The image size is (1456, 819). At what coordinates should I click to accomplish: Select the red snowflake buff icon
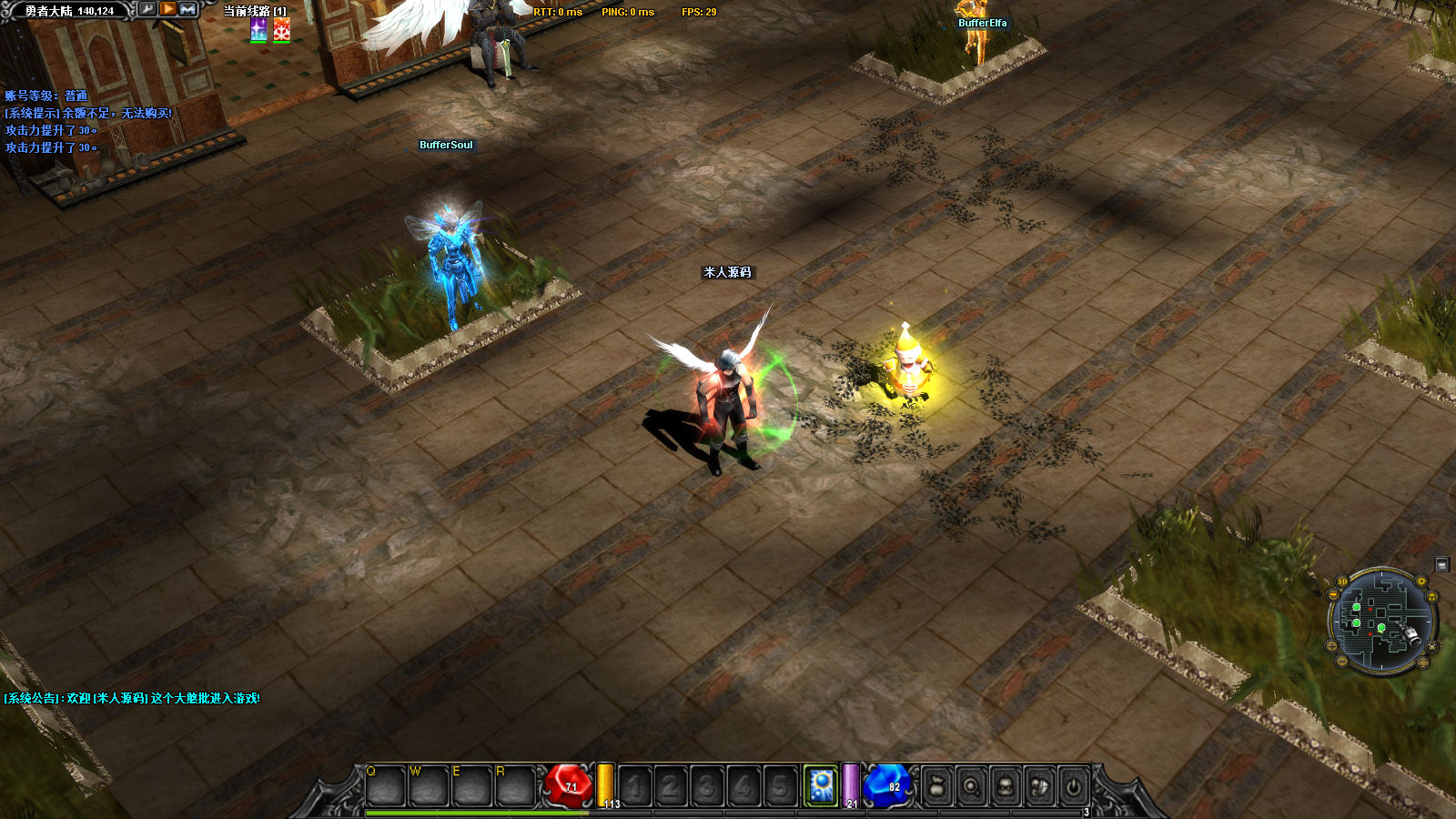282,30
